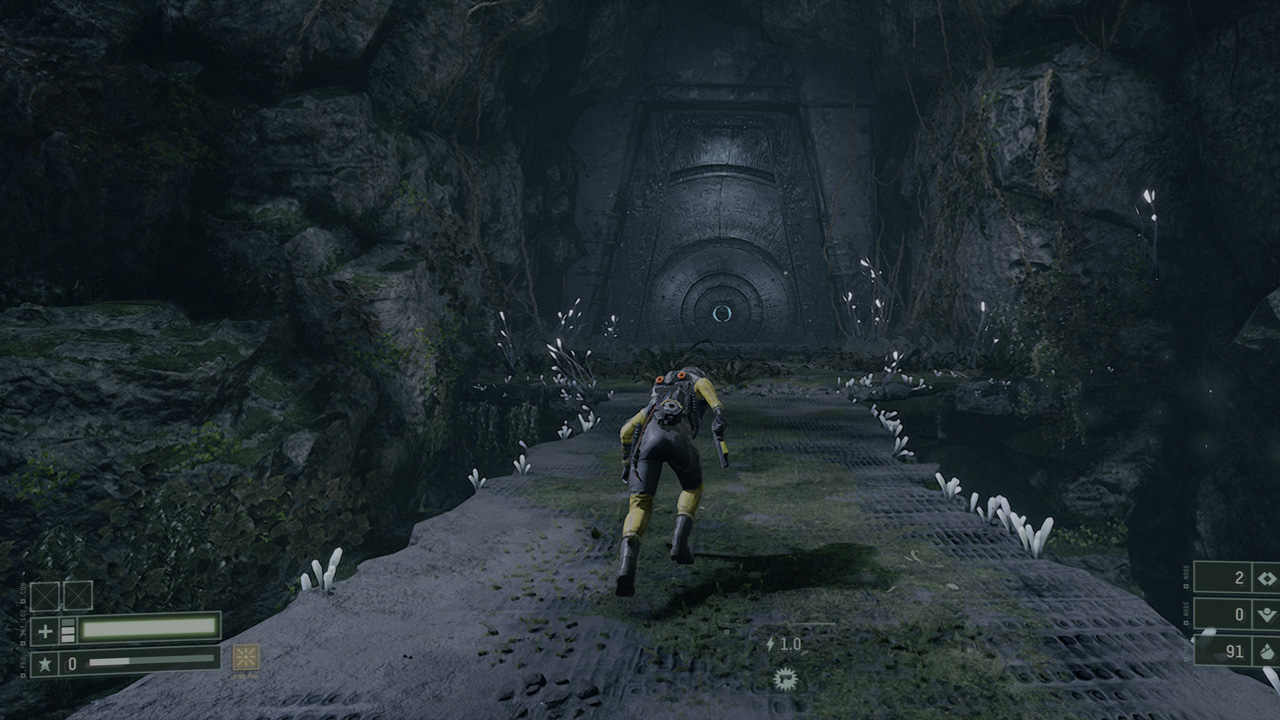
Task: Select the pistol icon inside the sunburst marker
Action: (x=786, y=678)
